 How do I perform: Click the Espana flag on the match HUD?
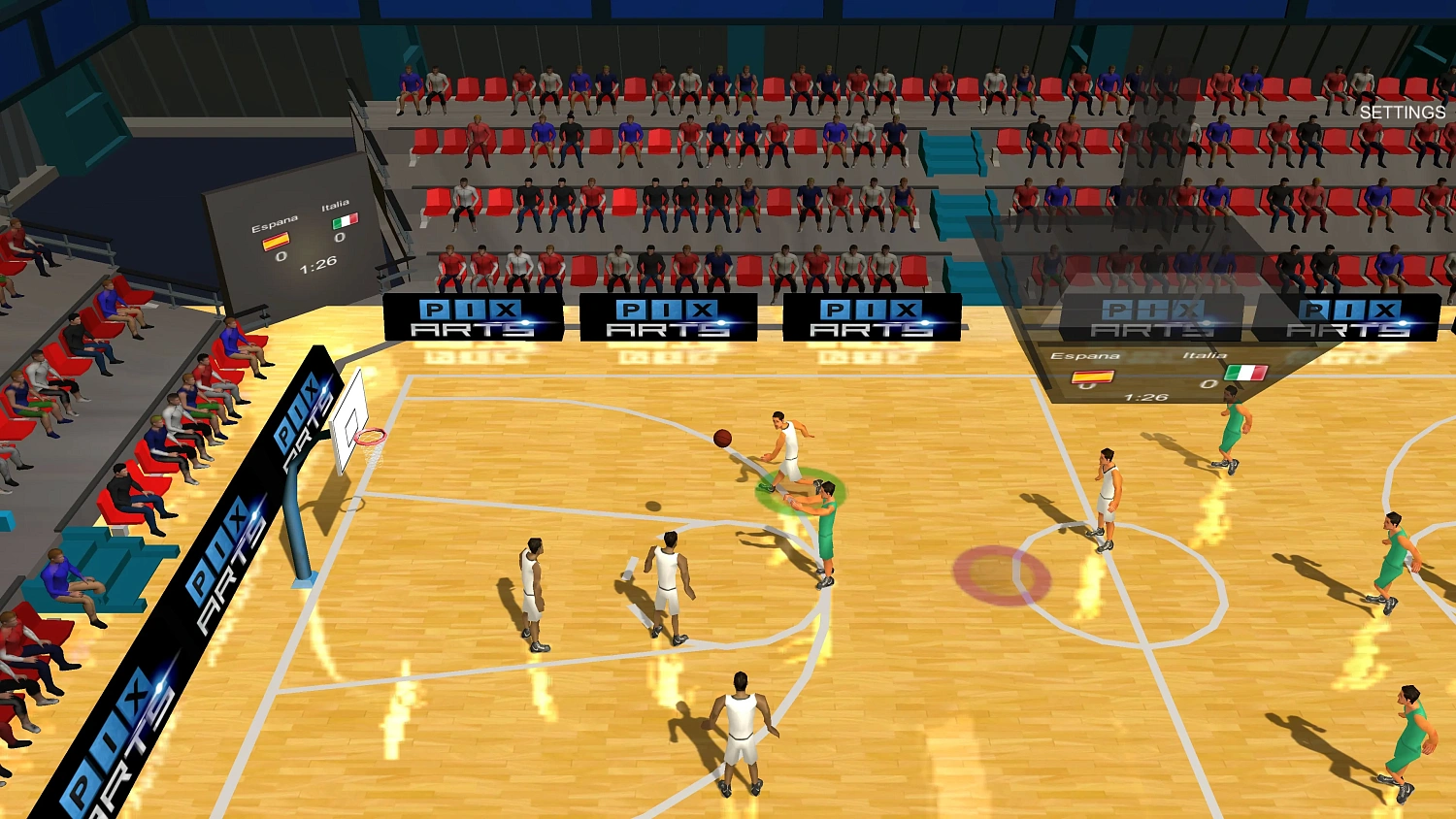coord(1093,376)
